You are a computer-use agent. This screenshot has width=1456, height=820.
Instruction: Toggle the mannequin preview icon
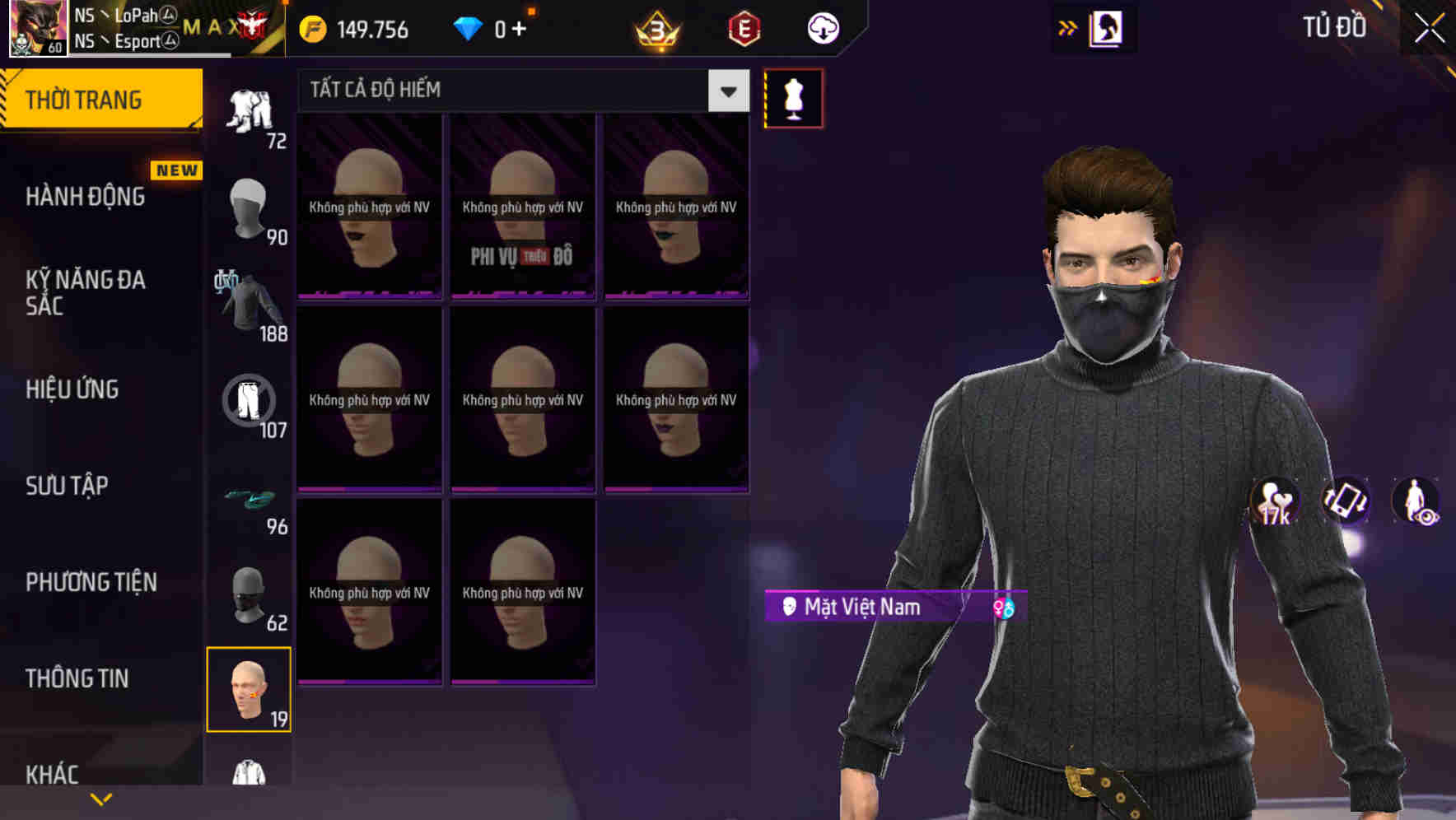click(x=793, y=97)
